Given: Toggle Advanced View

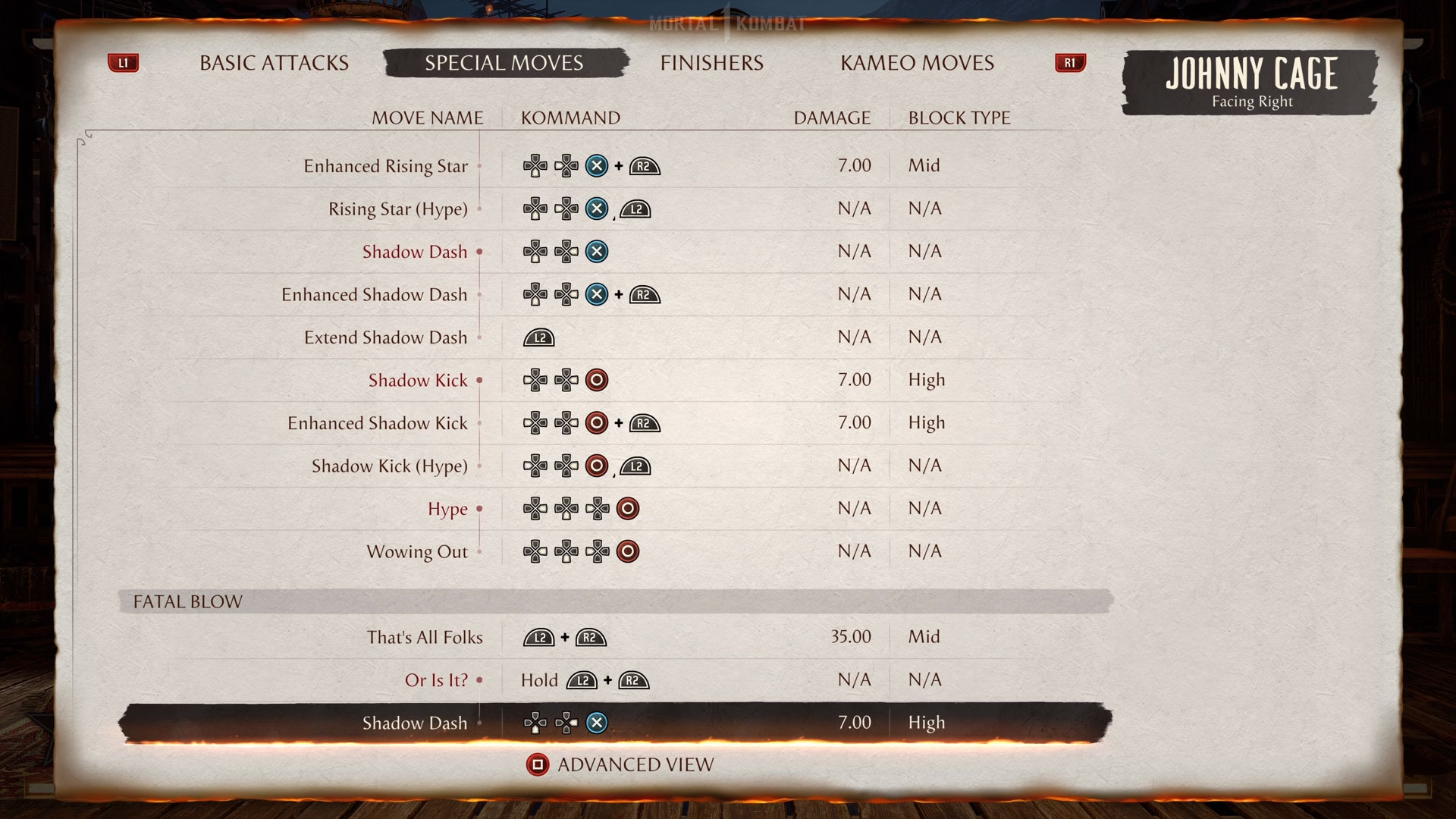Looking at the screenshot, I should pos(635,765).
